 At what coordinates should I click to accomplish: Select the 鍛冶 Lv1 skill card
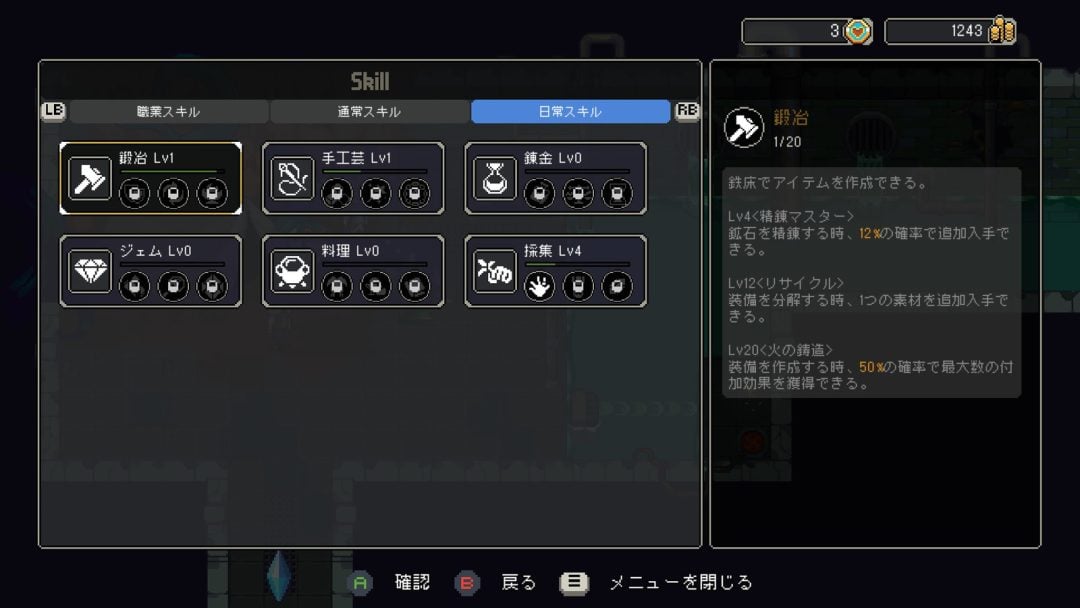pyautogui.click(x=150, y=178)
